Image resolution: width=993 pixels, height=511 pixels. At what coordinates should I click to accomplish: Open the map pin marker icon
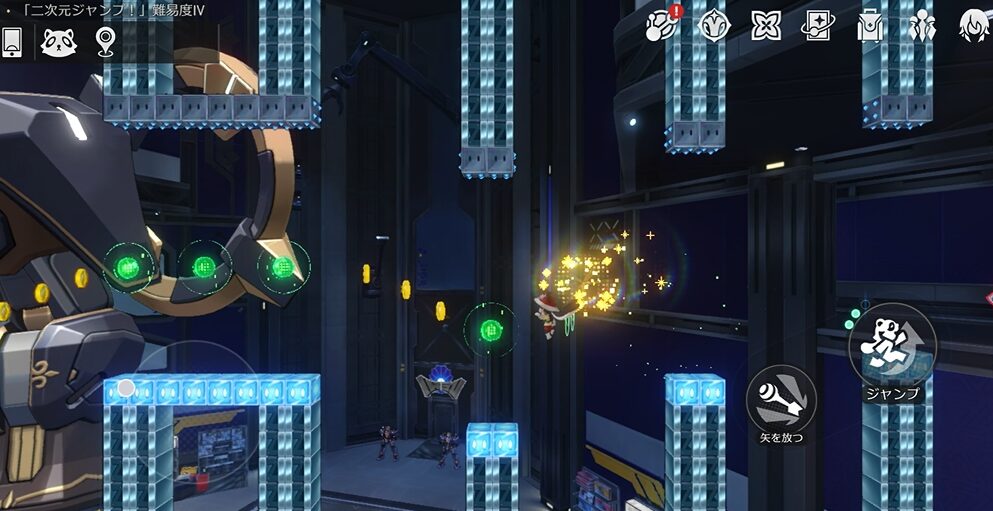point(105,41)
